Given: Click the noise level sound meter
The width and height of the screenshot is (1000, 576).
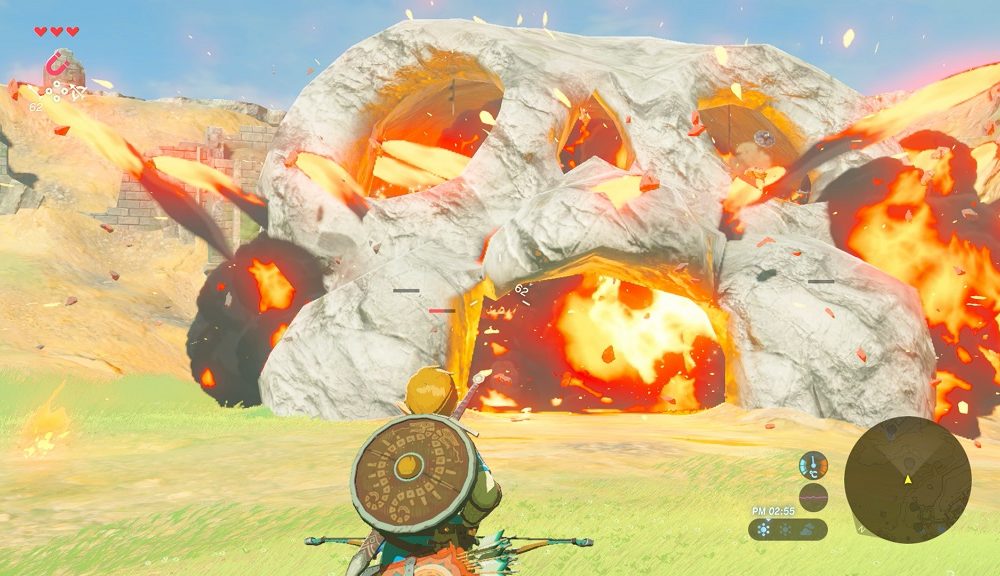Looking at the screenshot, I should (813, 497).
